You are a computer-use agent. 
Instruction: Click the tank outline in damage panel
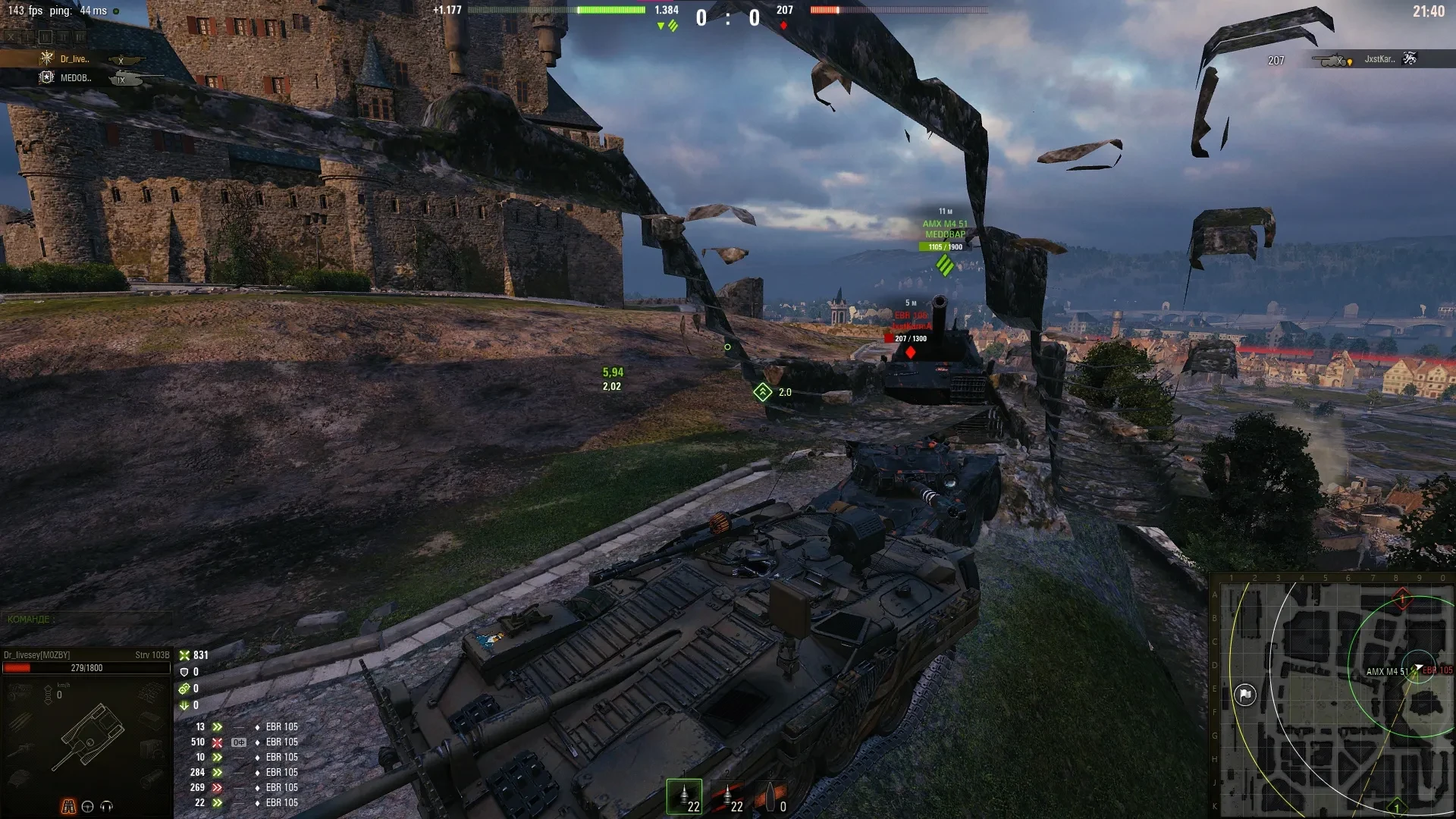89,734
